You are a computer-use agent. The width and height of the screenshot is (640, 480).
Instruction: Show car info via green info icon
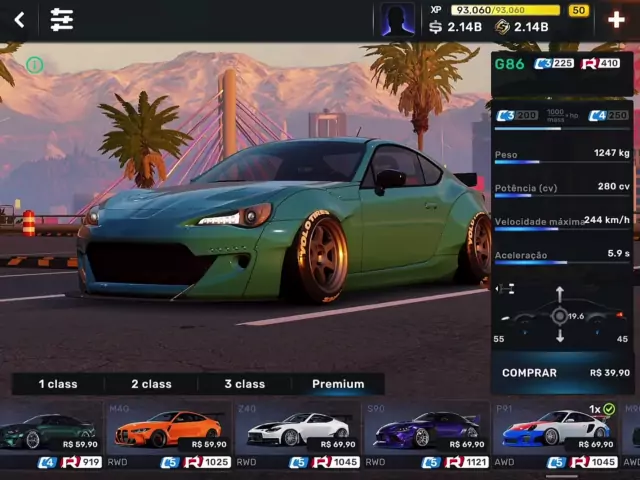(35, 65)
